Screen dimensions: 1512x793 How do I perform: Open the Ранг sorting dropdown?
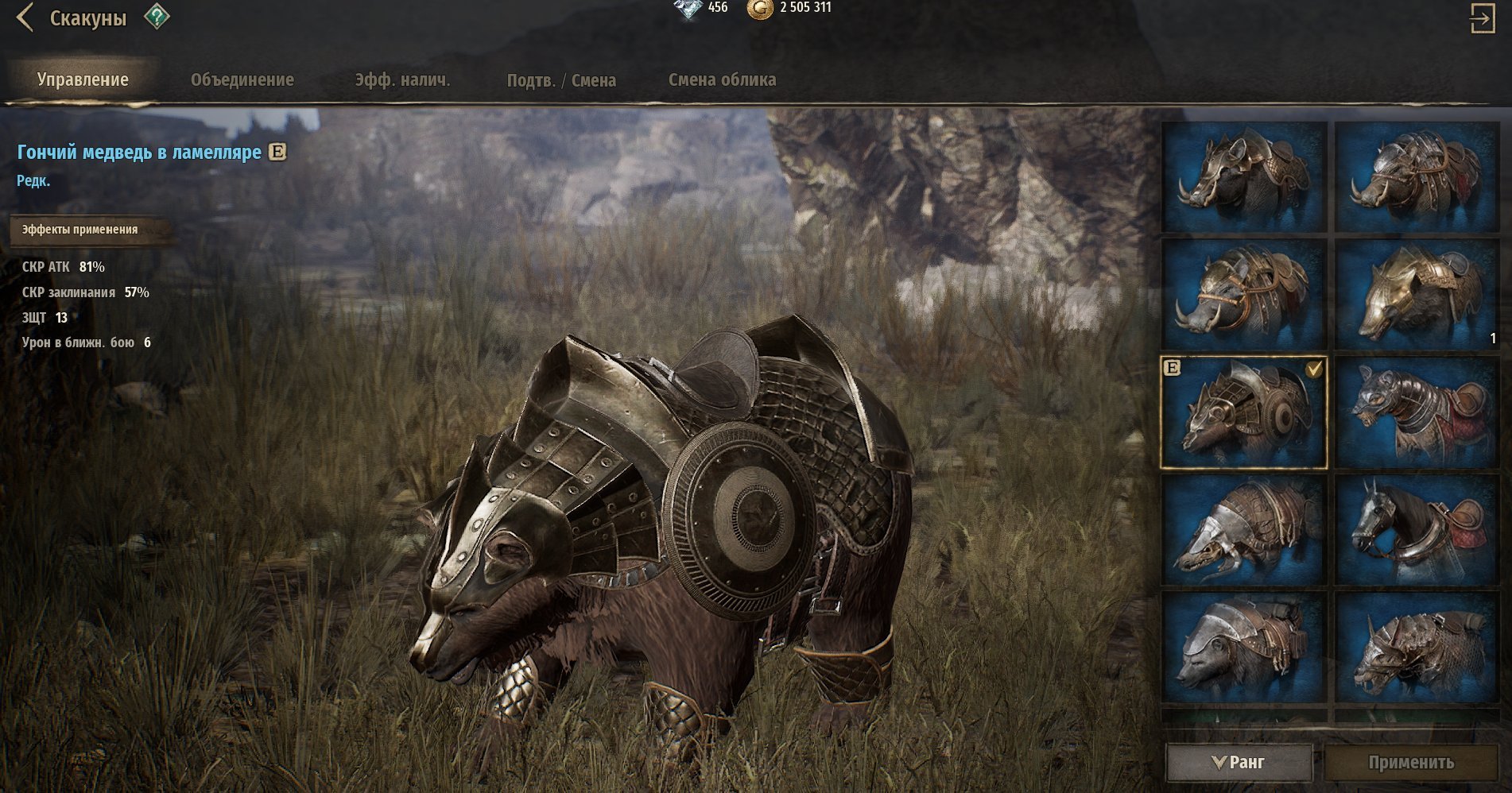click(x=1239, y=762)
